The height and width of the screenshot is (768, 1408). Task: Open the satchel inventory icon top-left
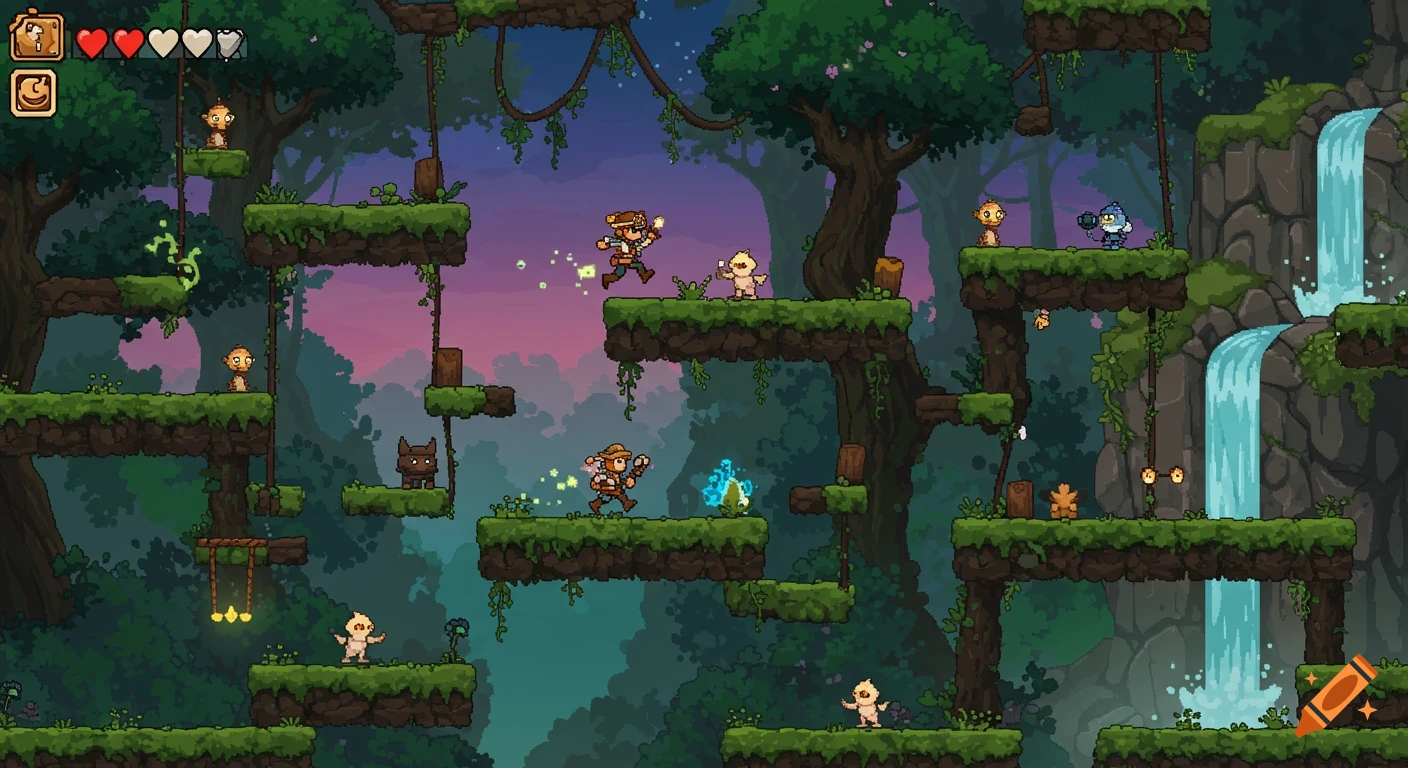click(36, 37)
